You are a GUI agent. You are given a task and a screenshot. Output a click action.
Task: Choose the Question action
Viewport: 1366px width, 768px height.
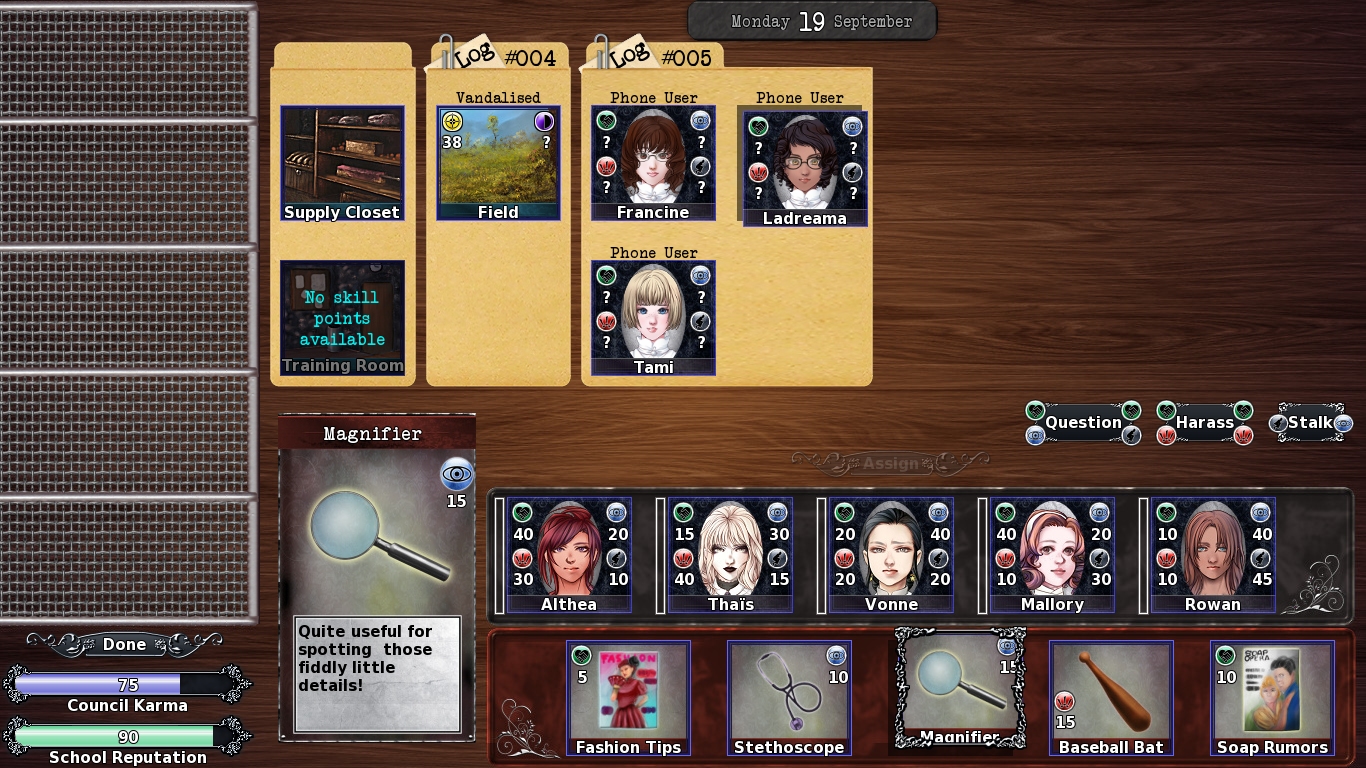click(x=1083, y=423)
